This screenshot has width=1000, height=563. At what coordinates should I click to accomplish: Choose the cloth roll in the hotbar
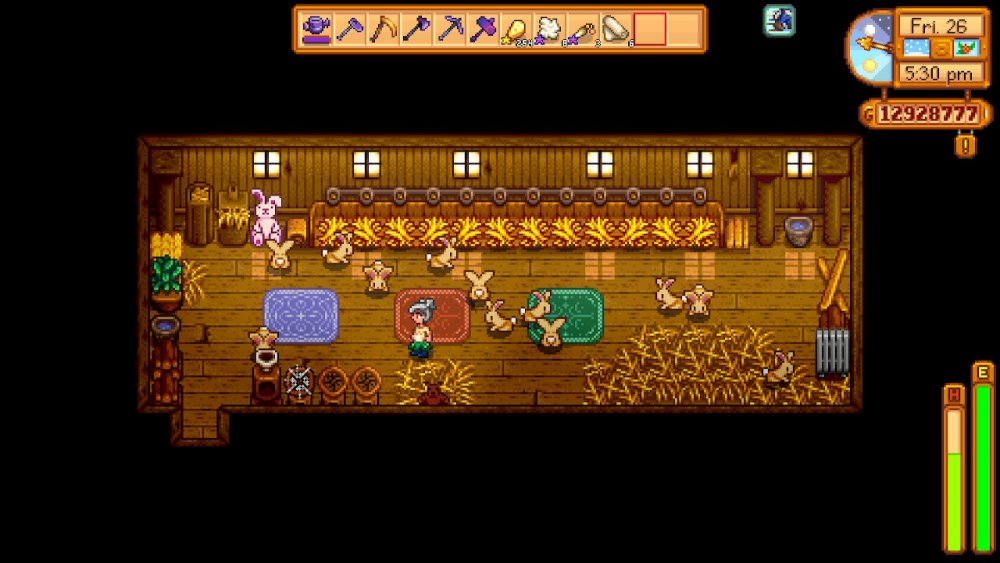616,29
